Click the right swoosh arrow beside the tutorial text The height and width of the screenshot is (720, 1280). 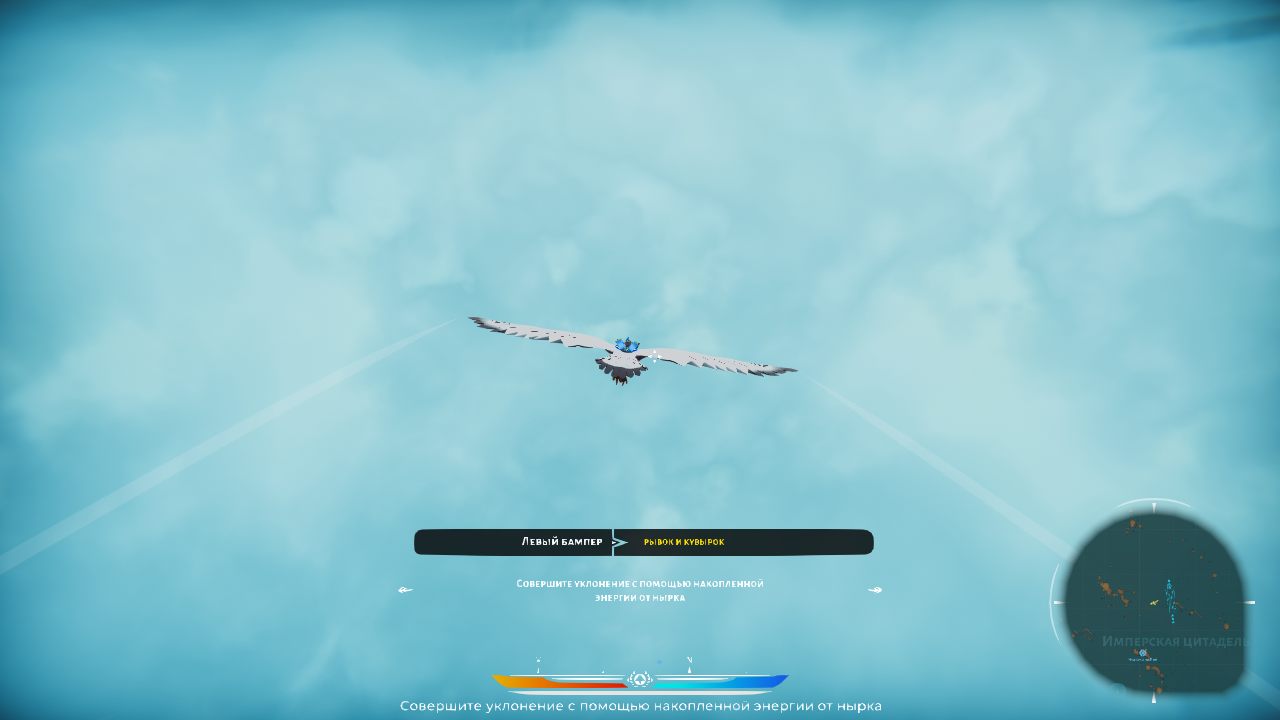pyautogui.click(x=875, y=590)
